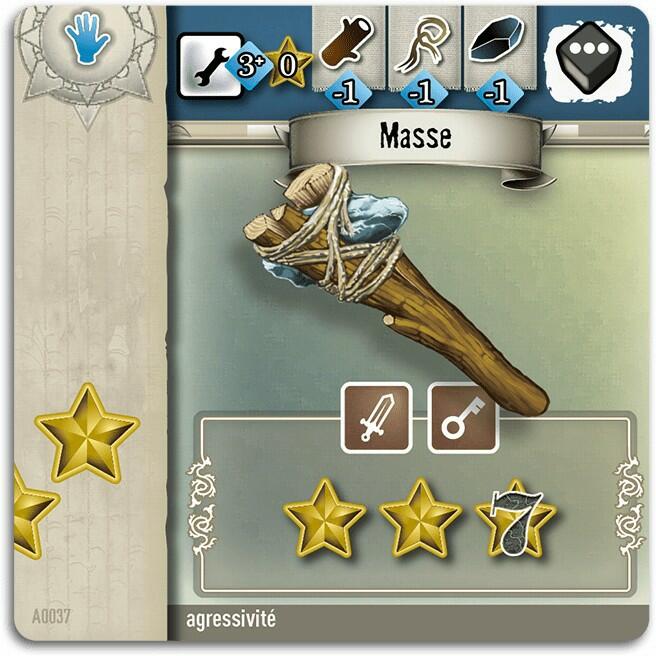Click the Masse card title banner

coord(414,137)
